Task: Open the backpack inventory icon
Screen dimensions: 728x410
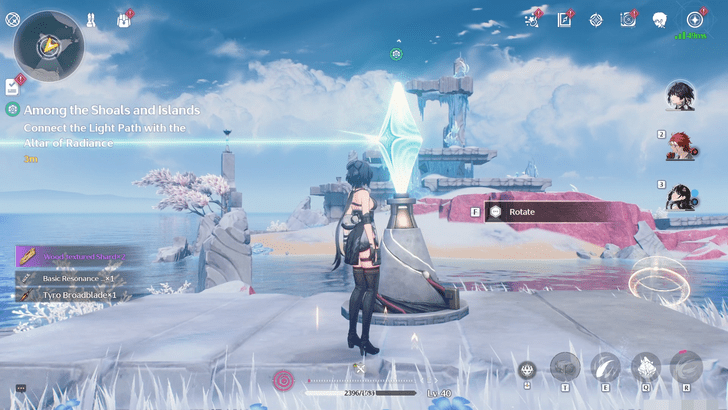Action: [125, 19]
